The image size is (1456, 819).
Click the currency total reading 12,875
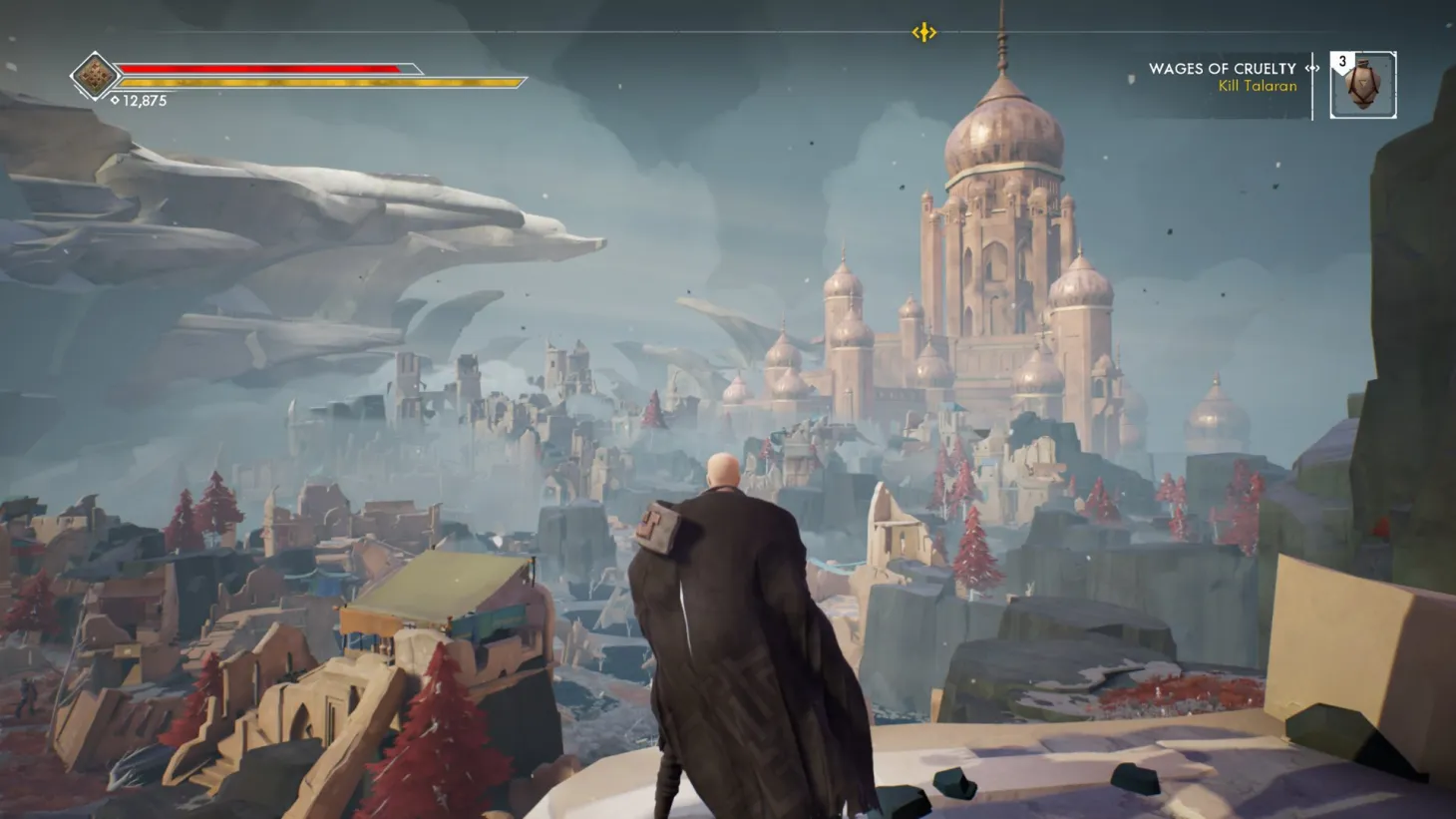pos(145,99)
